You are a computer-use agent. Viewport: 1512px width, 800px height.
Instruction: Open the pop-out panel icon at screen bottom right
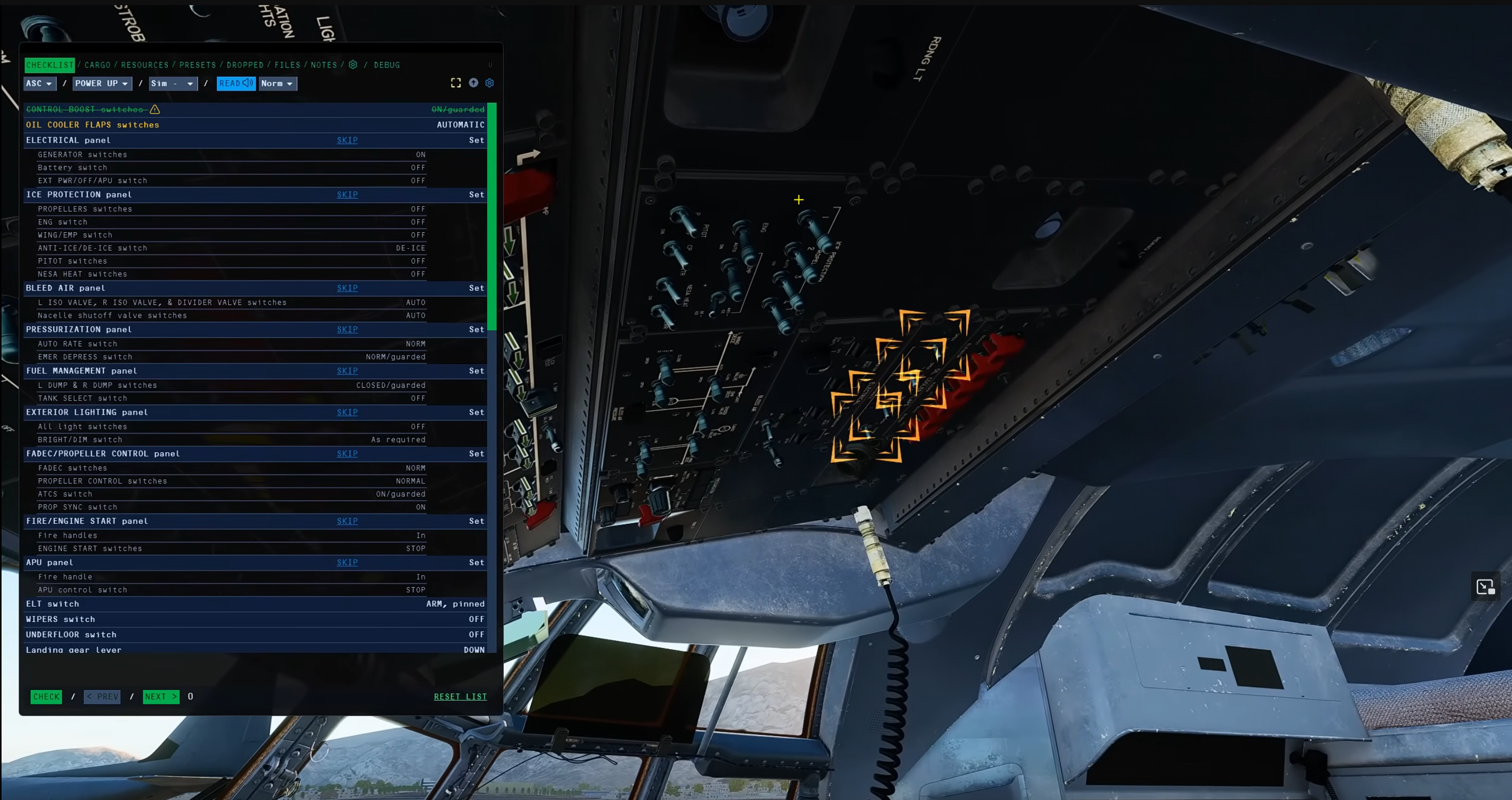click(x=1485, y=586)
